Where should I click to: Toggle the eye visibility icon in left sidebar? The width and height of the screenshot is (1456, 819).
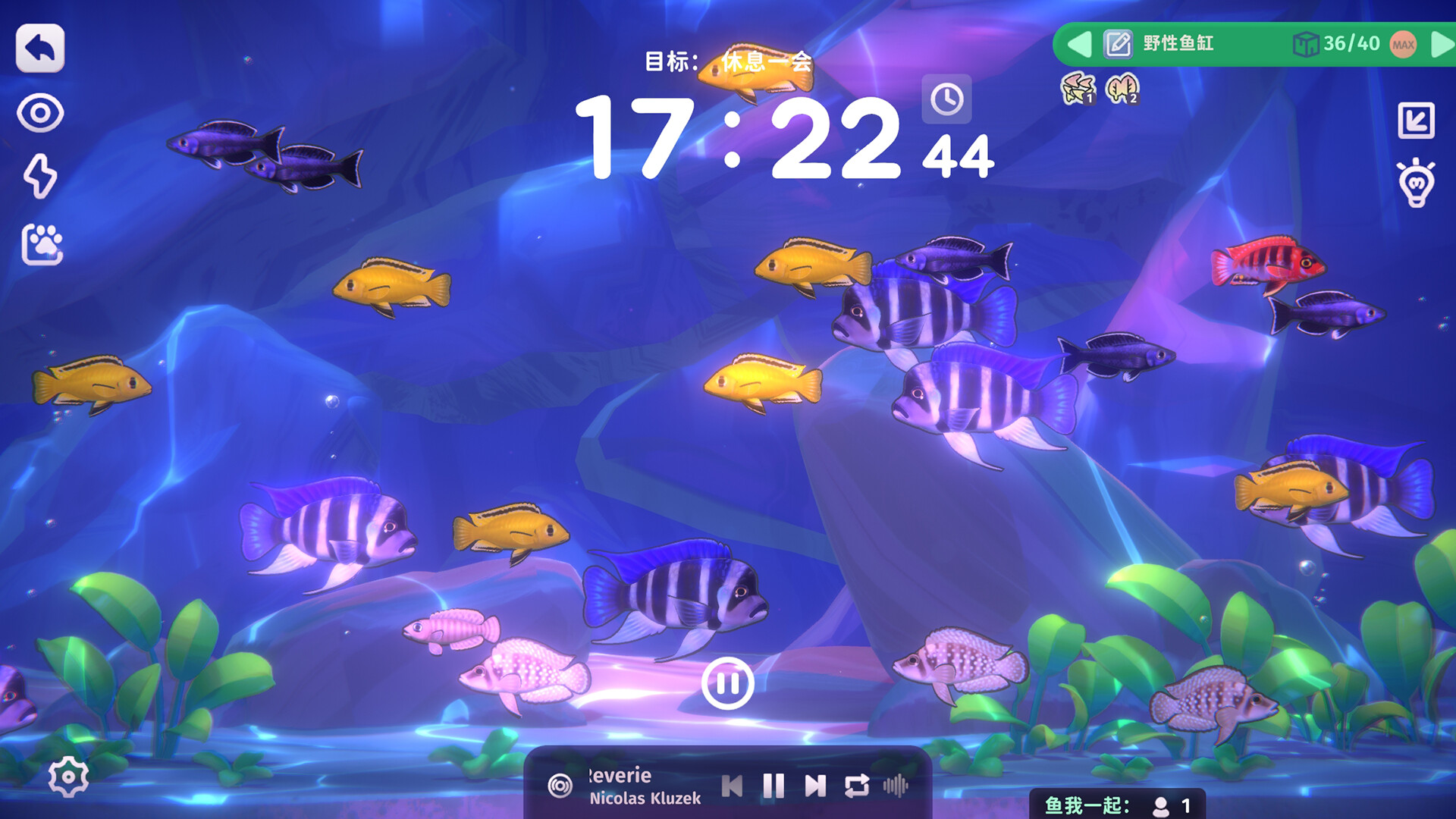click(x=40, y=114)
